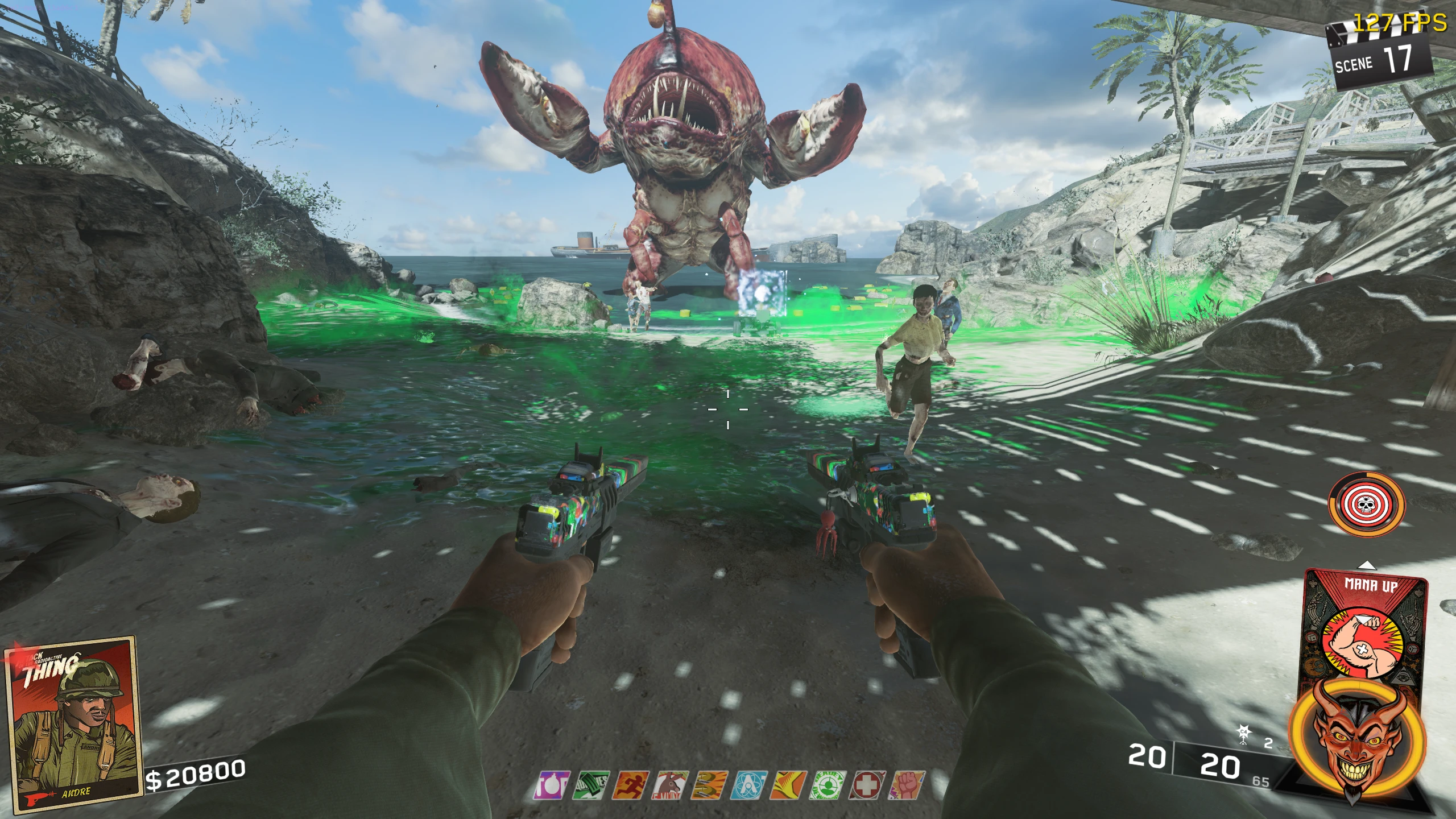Choose the blue atom perk icon
This screenshot has height=819, width=1456.
(x=750, y=785)
